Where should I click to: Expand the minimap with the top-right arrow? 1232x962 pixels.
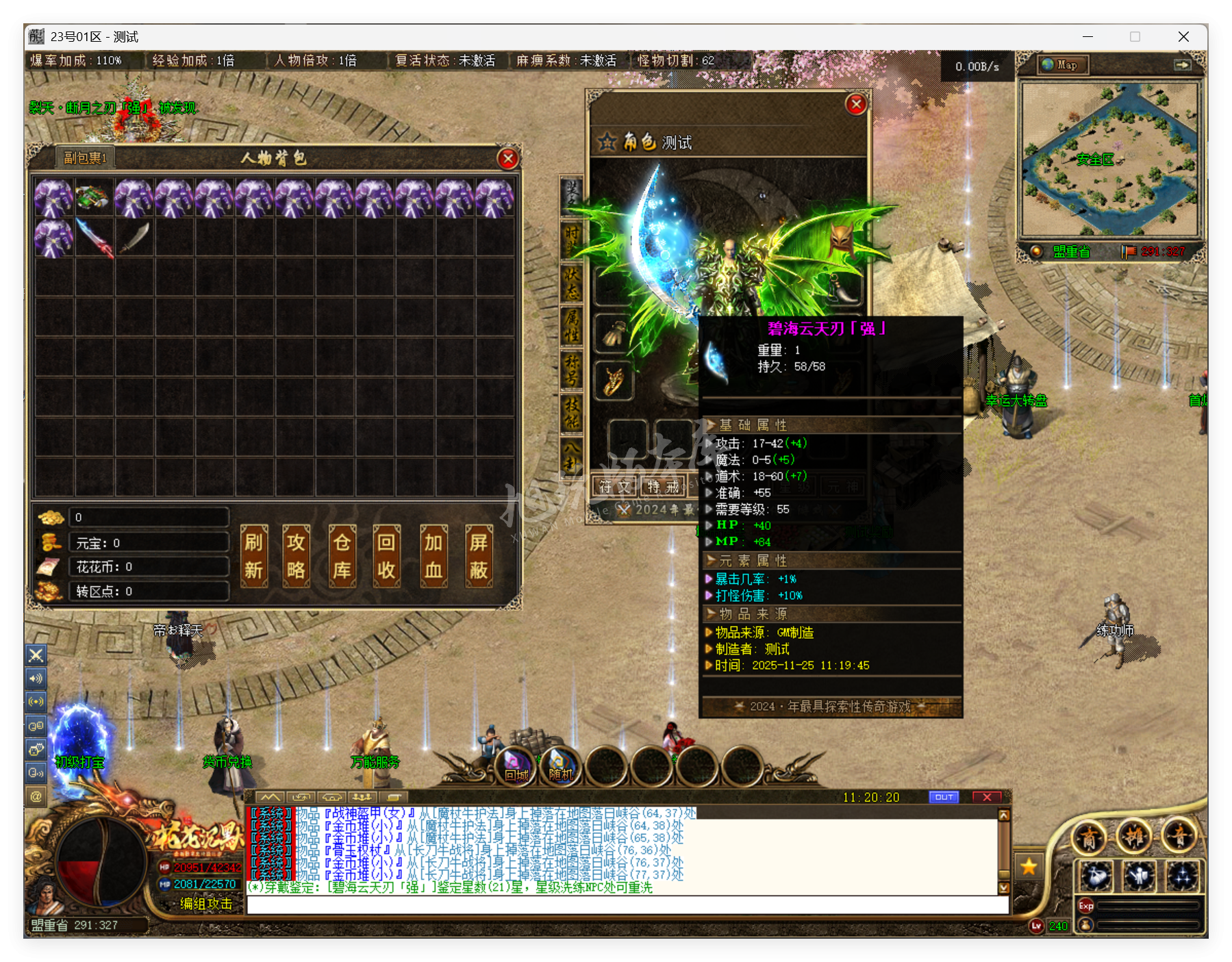click(1184, 65)
